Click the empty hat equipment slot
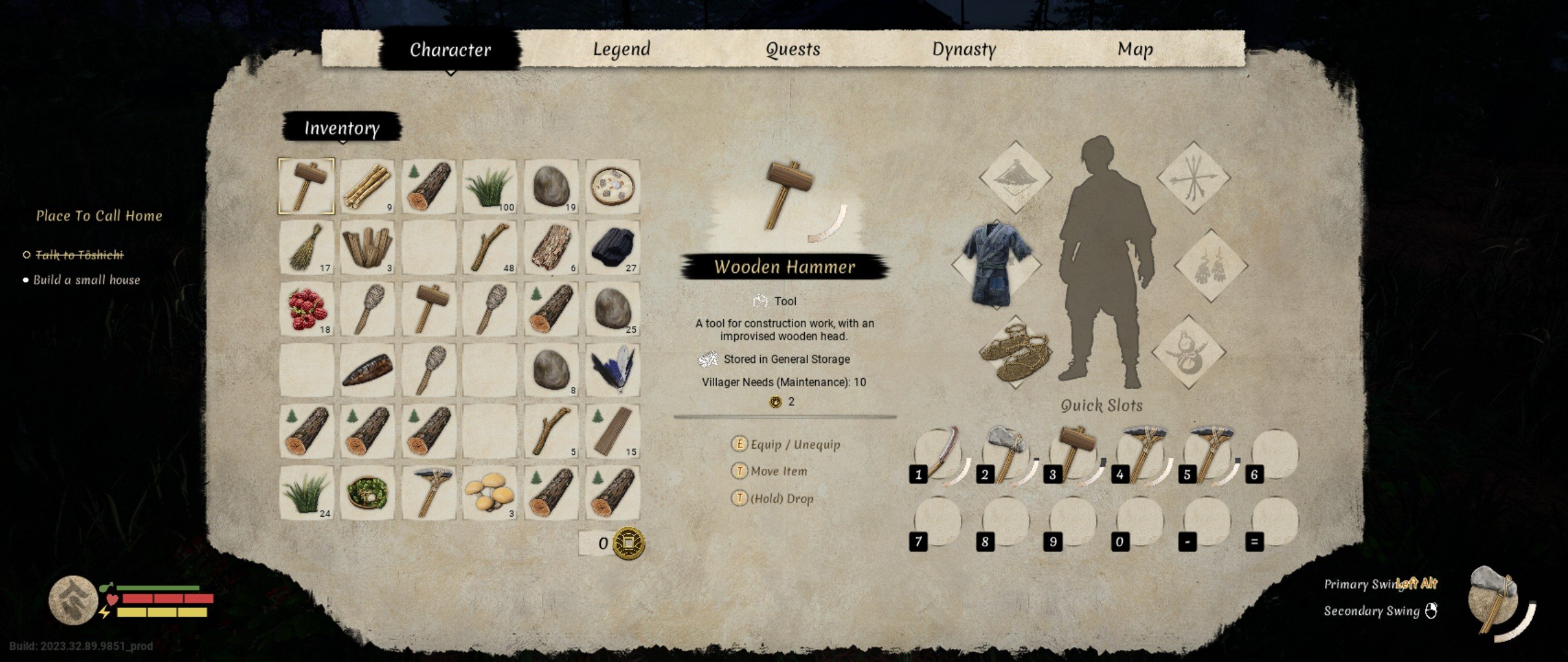 pyautogui.click(x=1015, y=177)
